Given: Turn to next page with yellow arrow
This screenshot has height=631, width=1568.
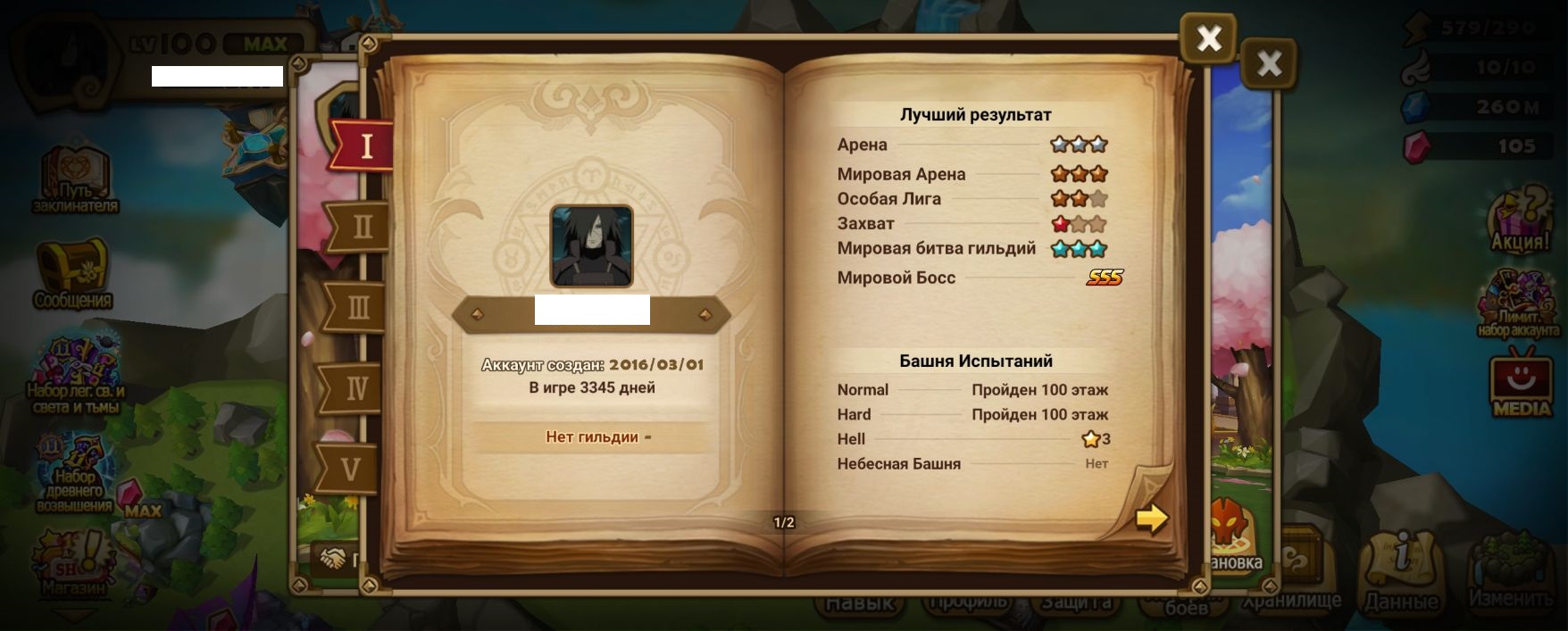Looking at the screenshot, I should click(x=1151, y=518).
